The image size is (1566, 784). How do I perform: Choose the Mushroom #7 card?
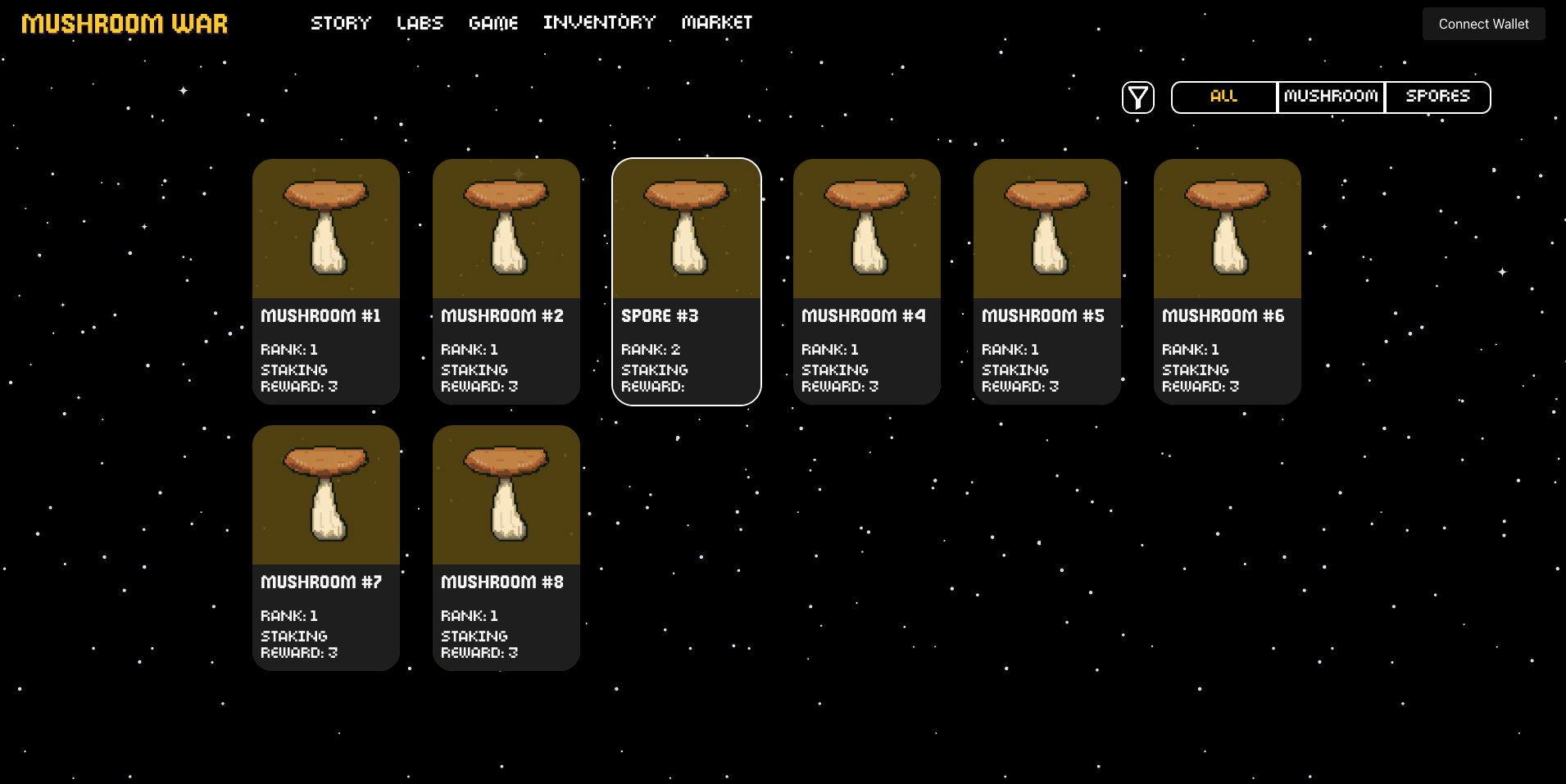pos(326,547)
